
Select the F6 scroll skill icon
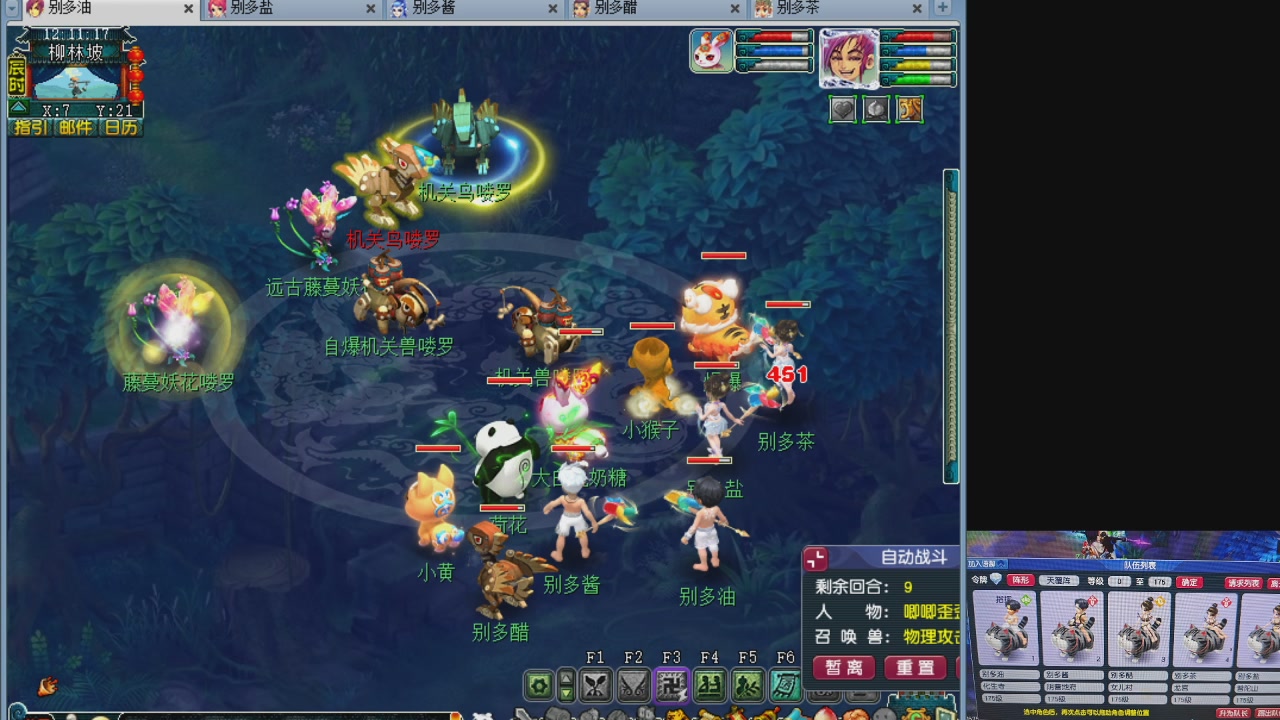785,685
